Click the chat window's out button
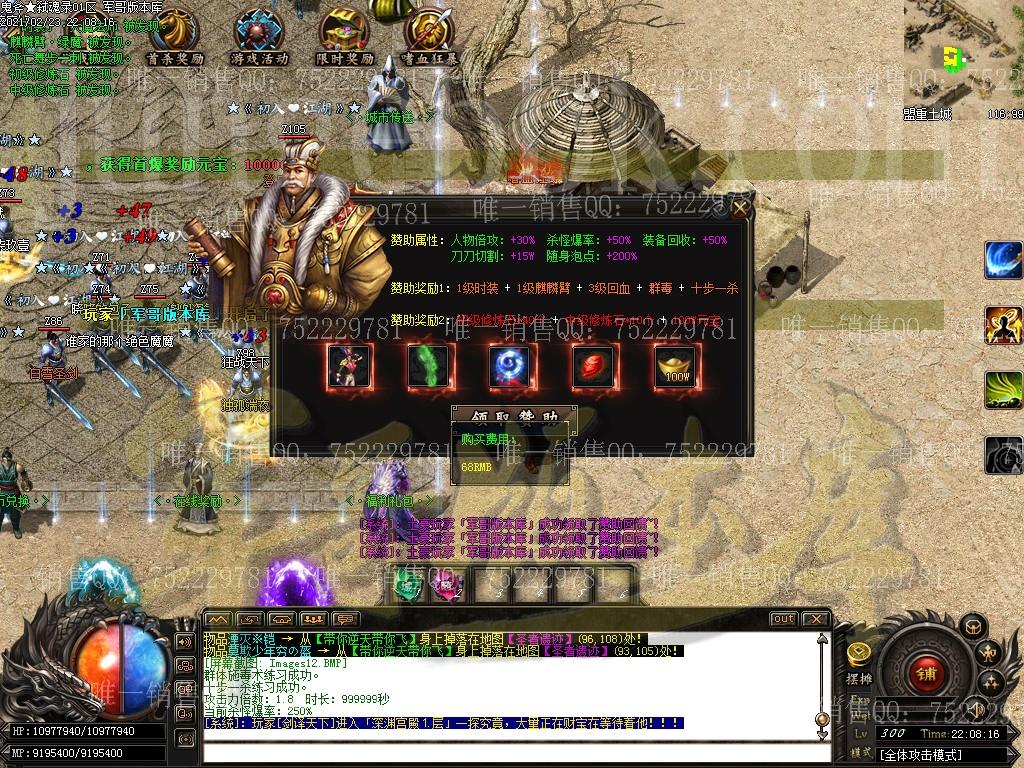 click(x=783, y=619)
